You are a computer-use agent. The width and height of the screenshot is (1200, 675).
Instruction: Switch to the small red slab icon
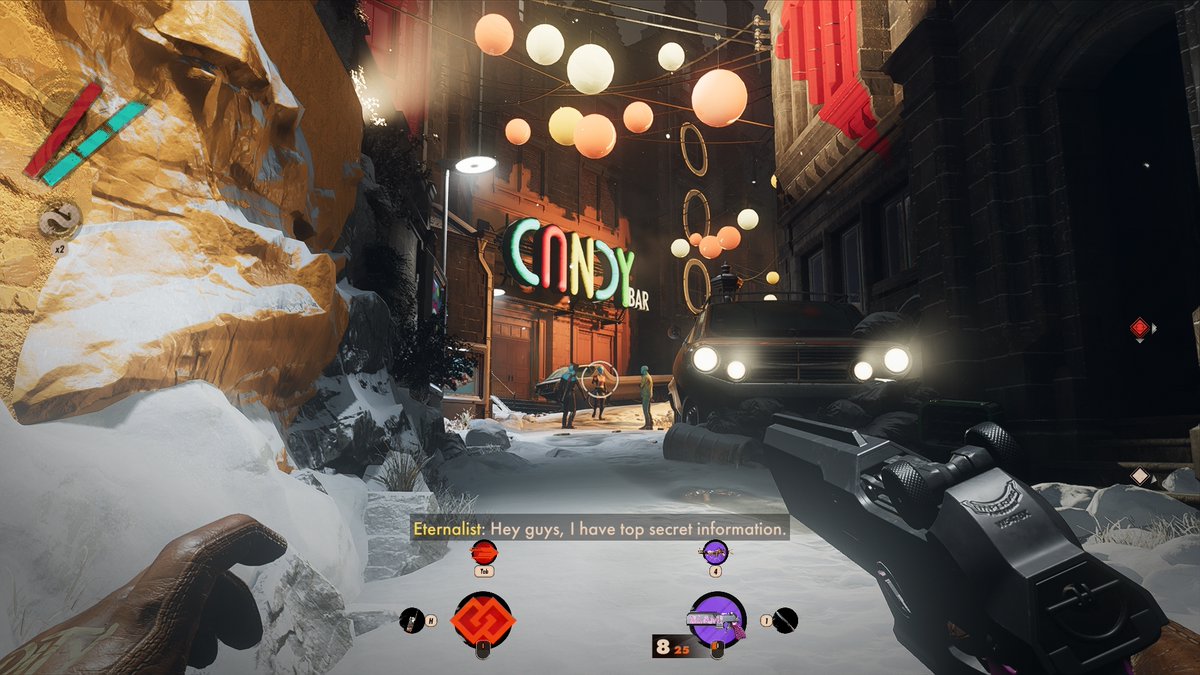483,551
